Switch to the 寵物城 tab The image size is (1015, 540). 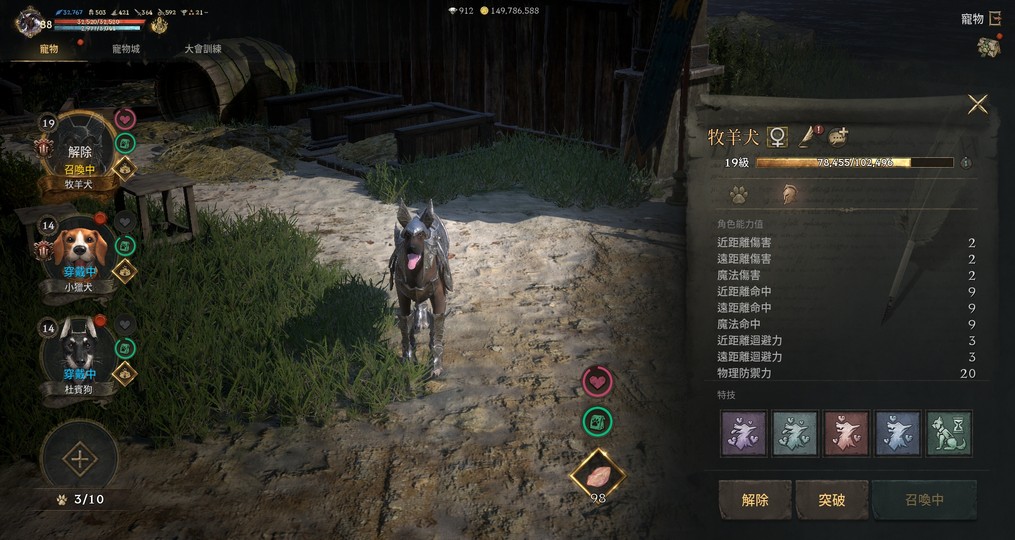pos(126,49)
